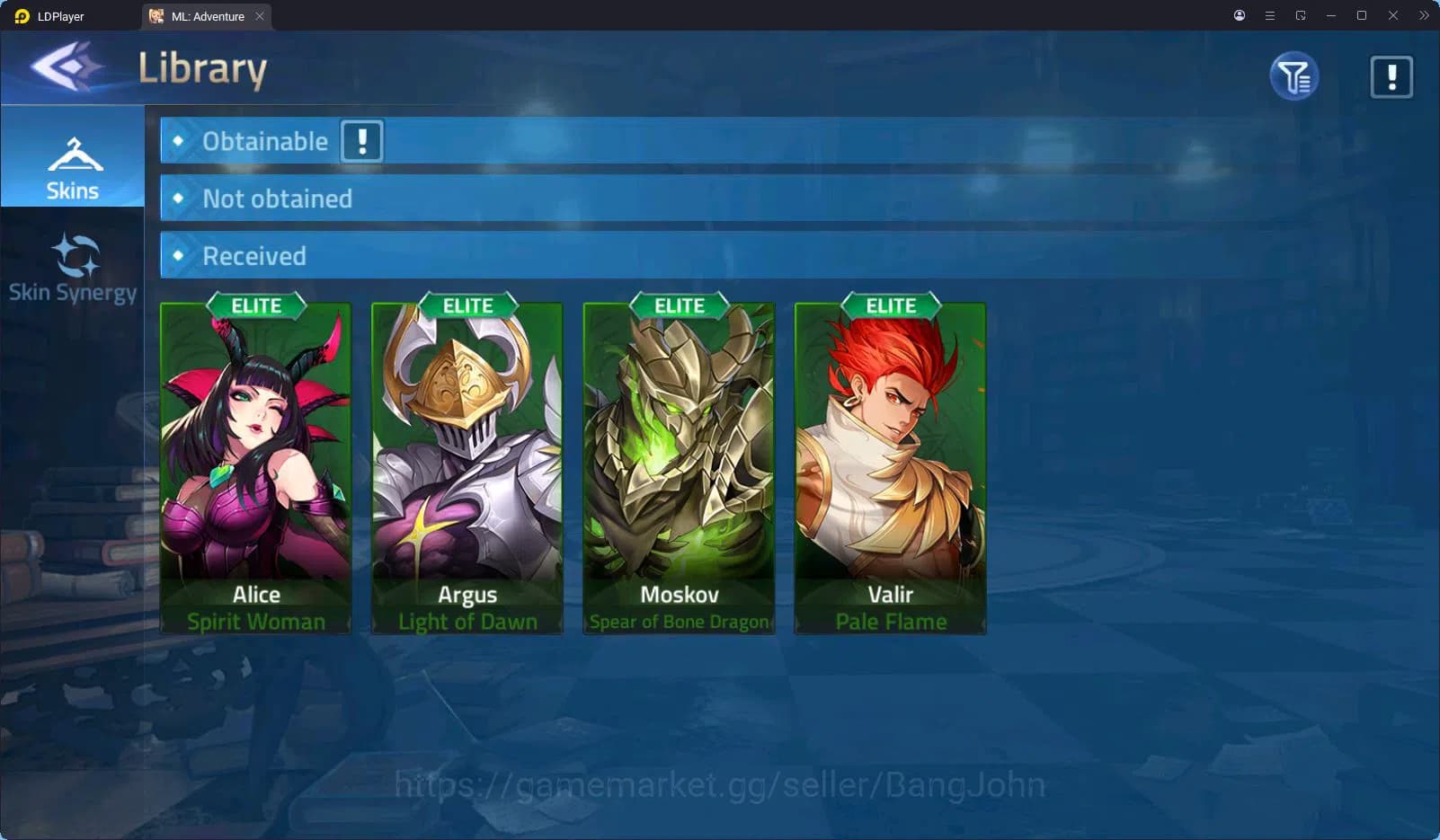
Task: Click the exclamation info icon near the filter
Action: click(x=1391, y=76)
